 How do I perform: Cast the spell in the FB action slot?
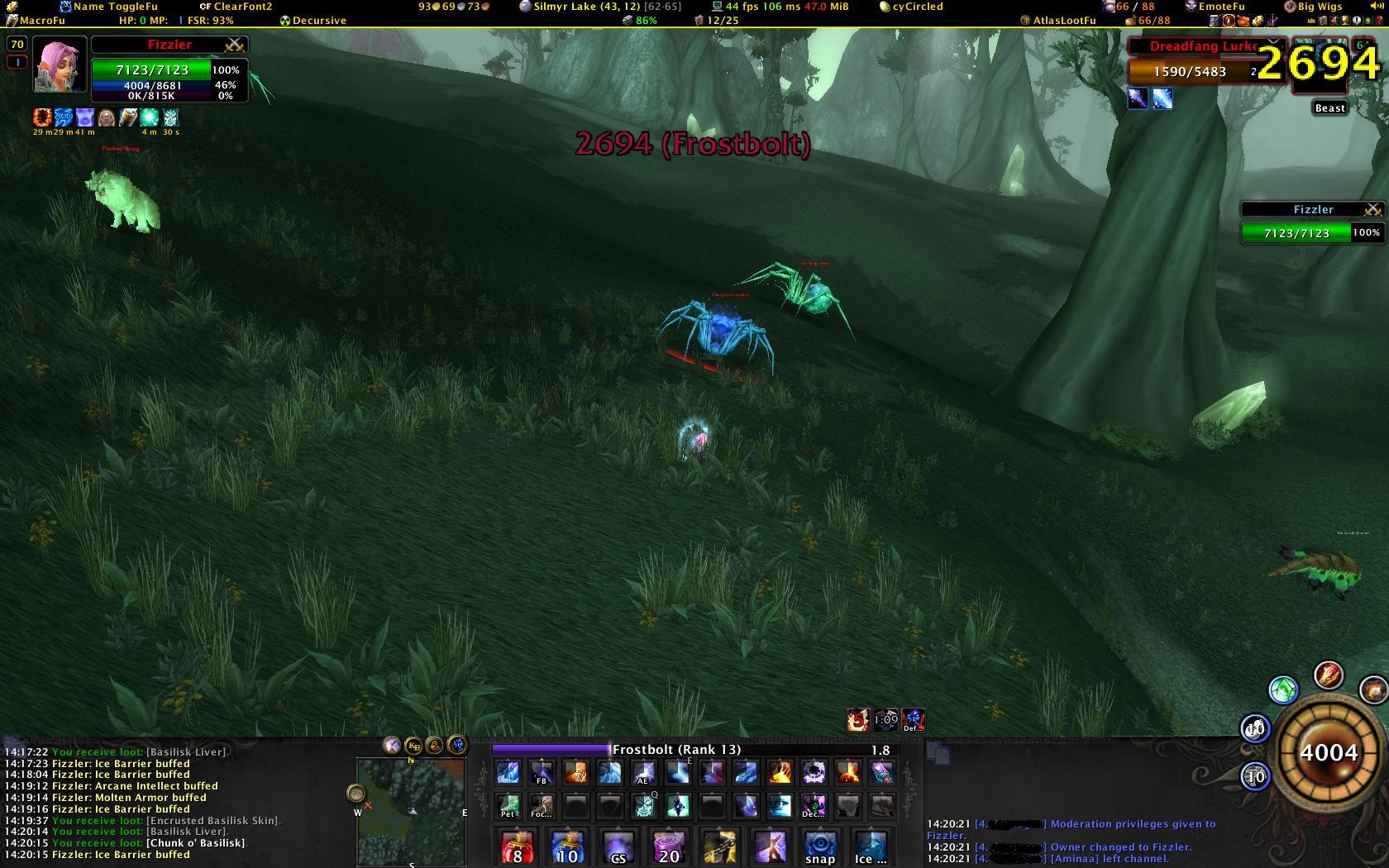pos(542,773)
